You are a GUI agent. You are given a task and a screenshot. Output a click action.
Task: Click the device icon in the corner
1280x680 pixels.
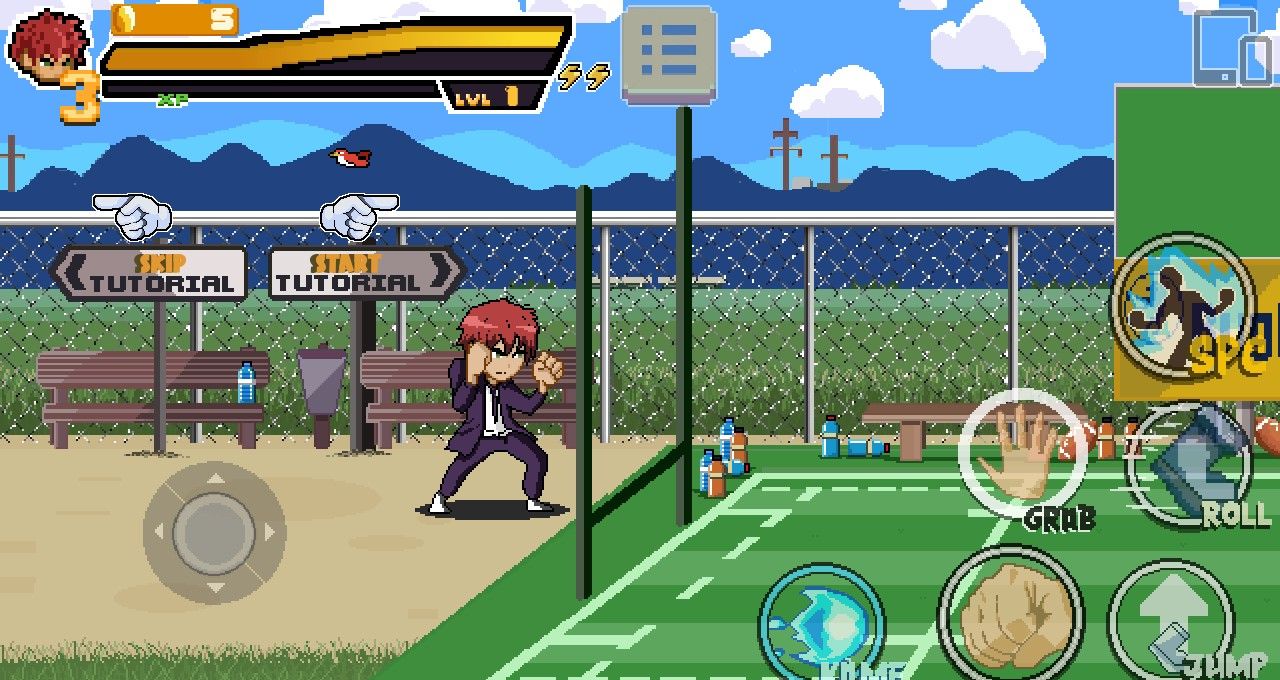1232,49
